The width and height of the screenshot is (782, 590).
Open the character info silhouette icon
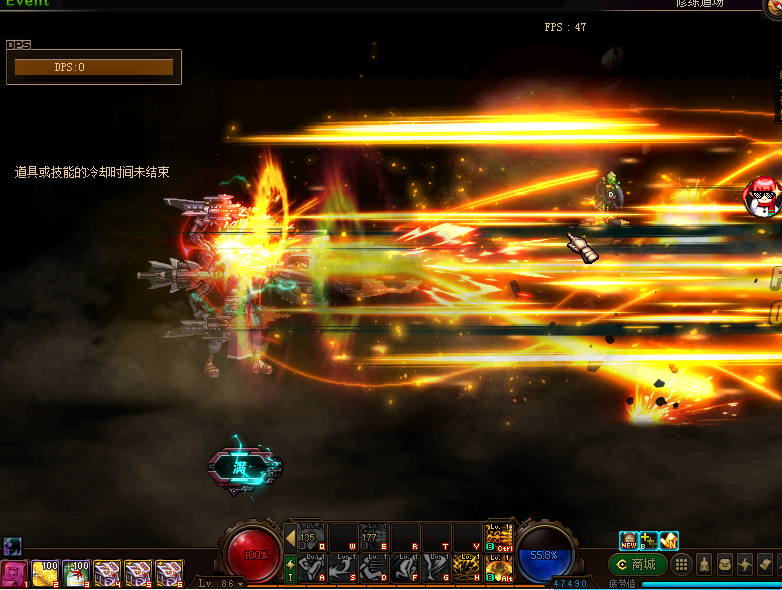pyautogui.click(x=704, y=565)
